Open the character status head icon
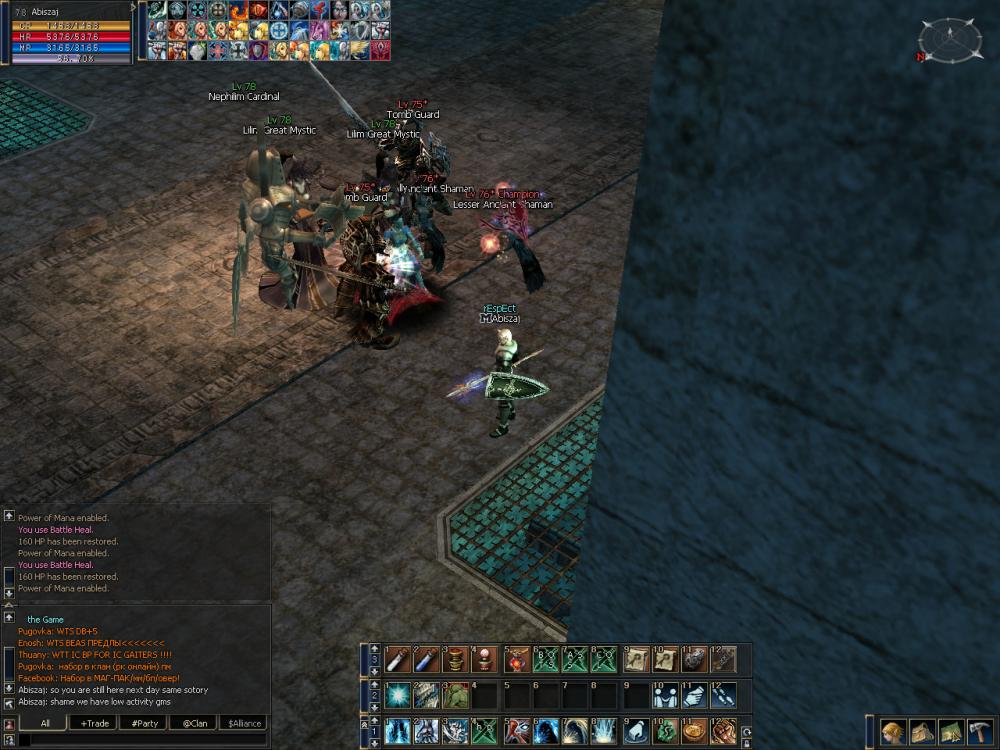Image resolution: width=1000 pixels, height=750 pixels. [893, 731]
